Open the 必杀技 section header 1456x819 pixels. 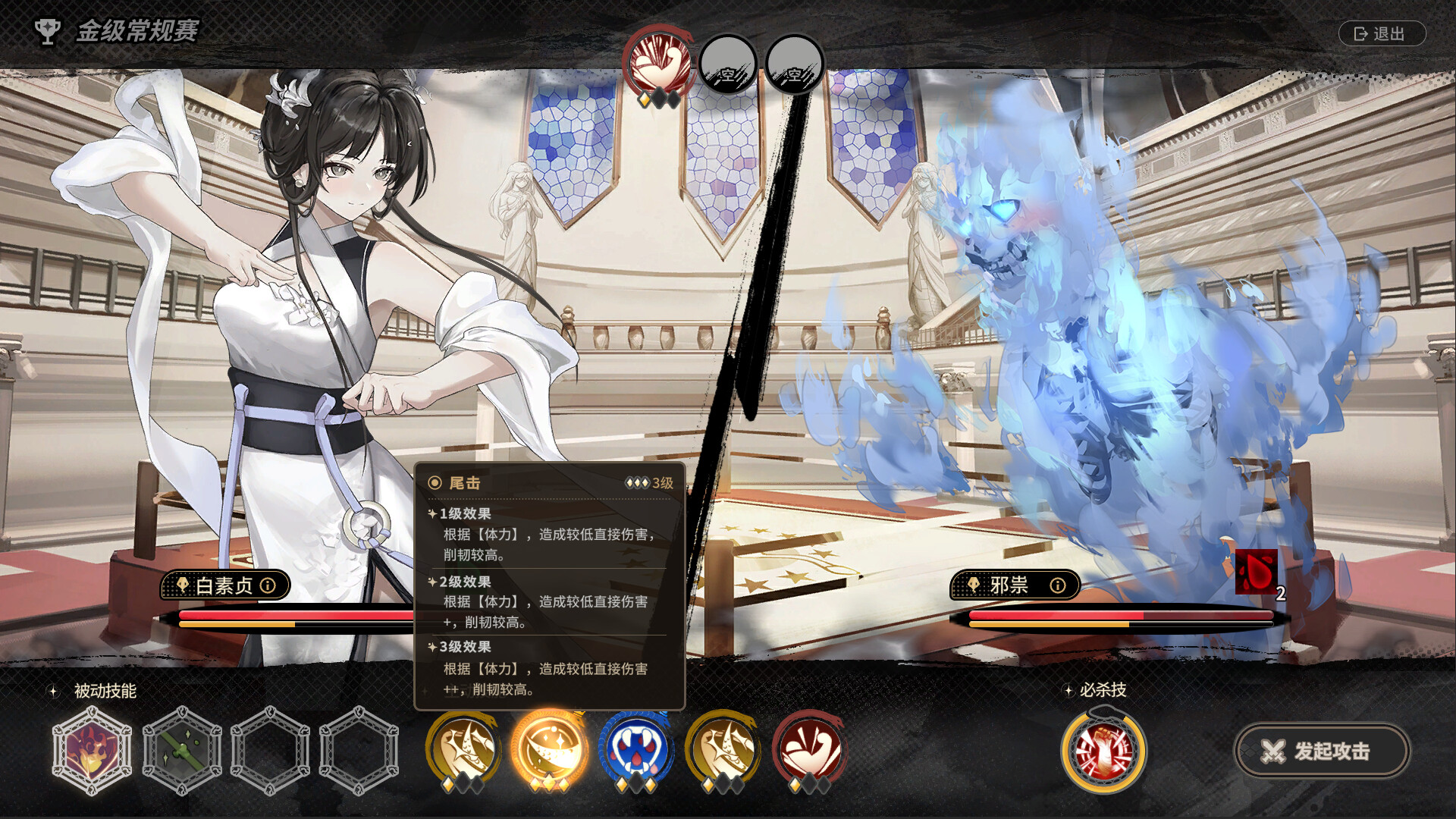(1103, 690)
